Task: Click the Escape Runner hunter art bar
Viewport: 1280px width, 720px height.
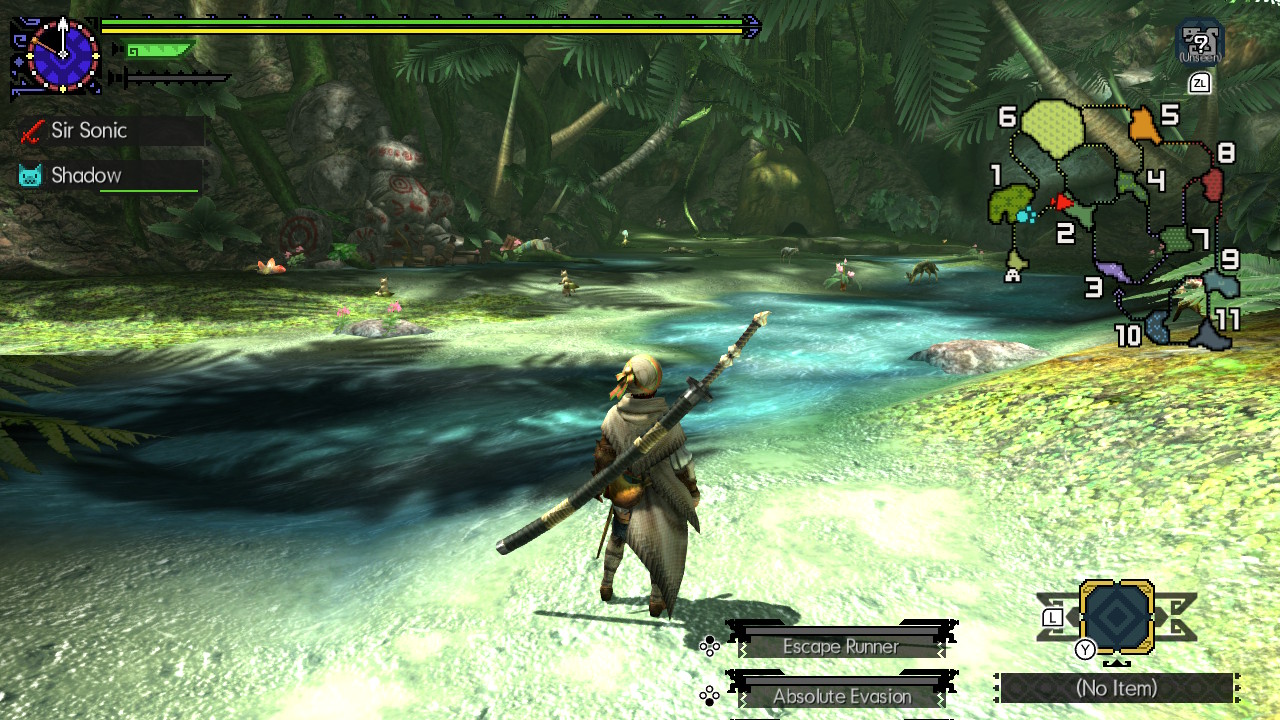Action: coord(840,647)
